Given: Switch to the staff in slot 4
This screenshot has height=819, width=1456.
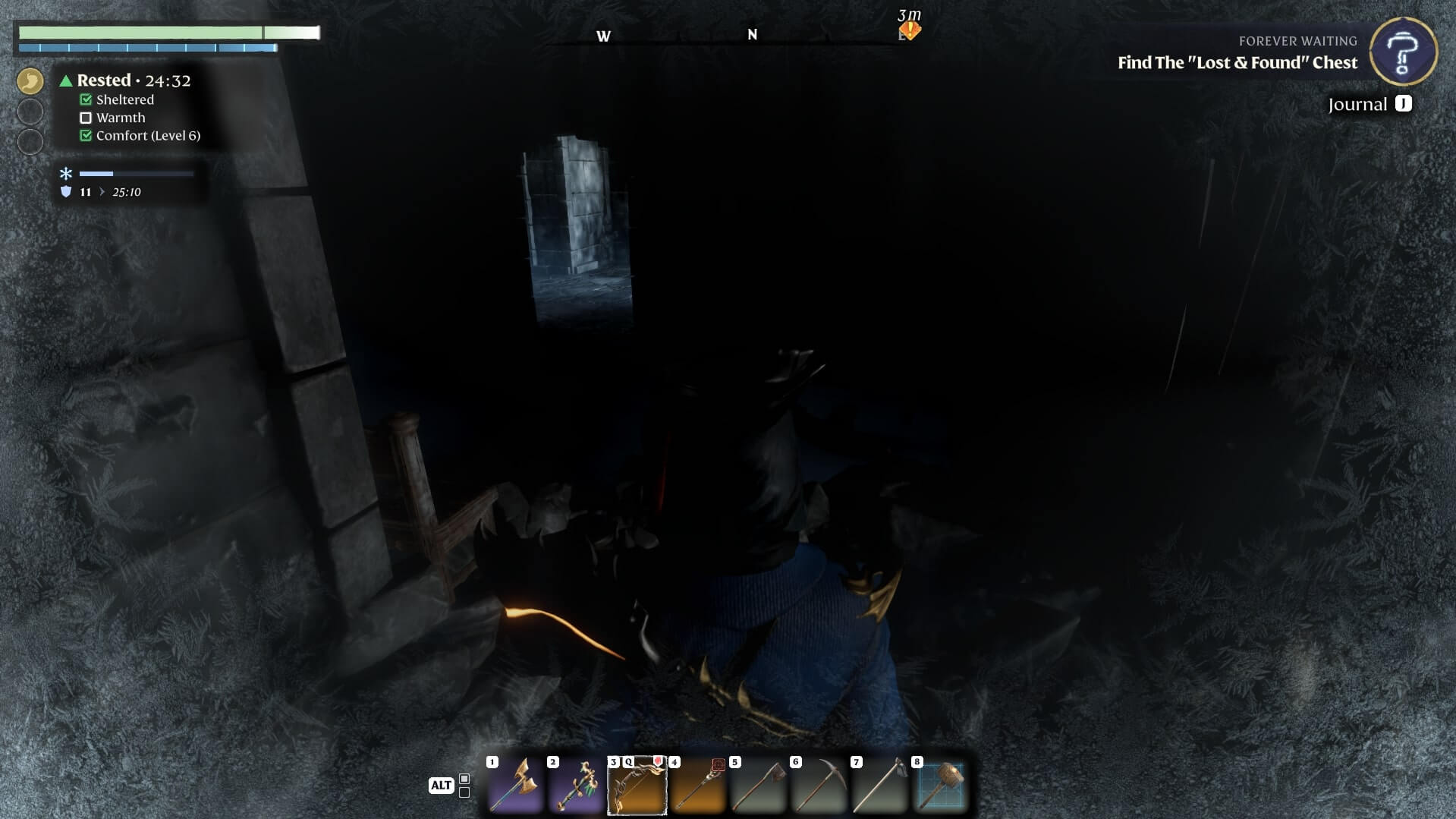Looking at the screenshot, I should pos(697,786).
